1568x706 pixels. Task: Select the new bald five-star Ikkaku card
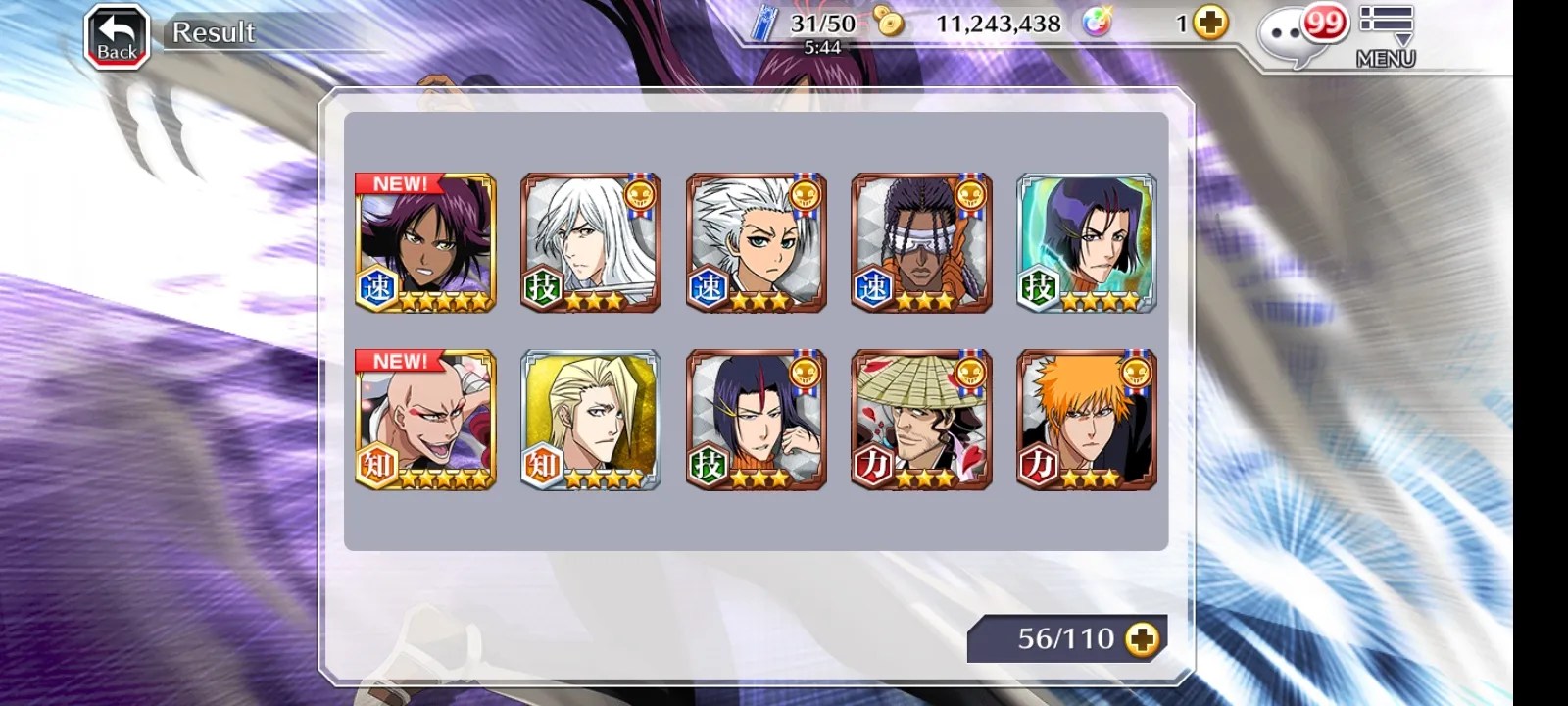(425, 419)
